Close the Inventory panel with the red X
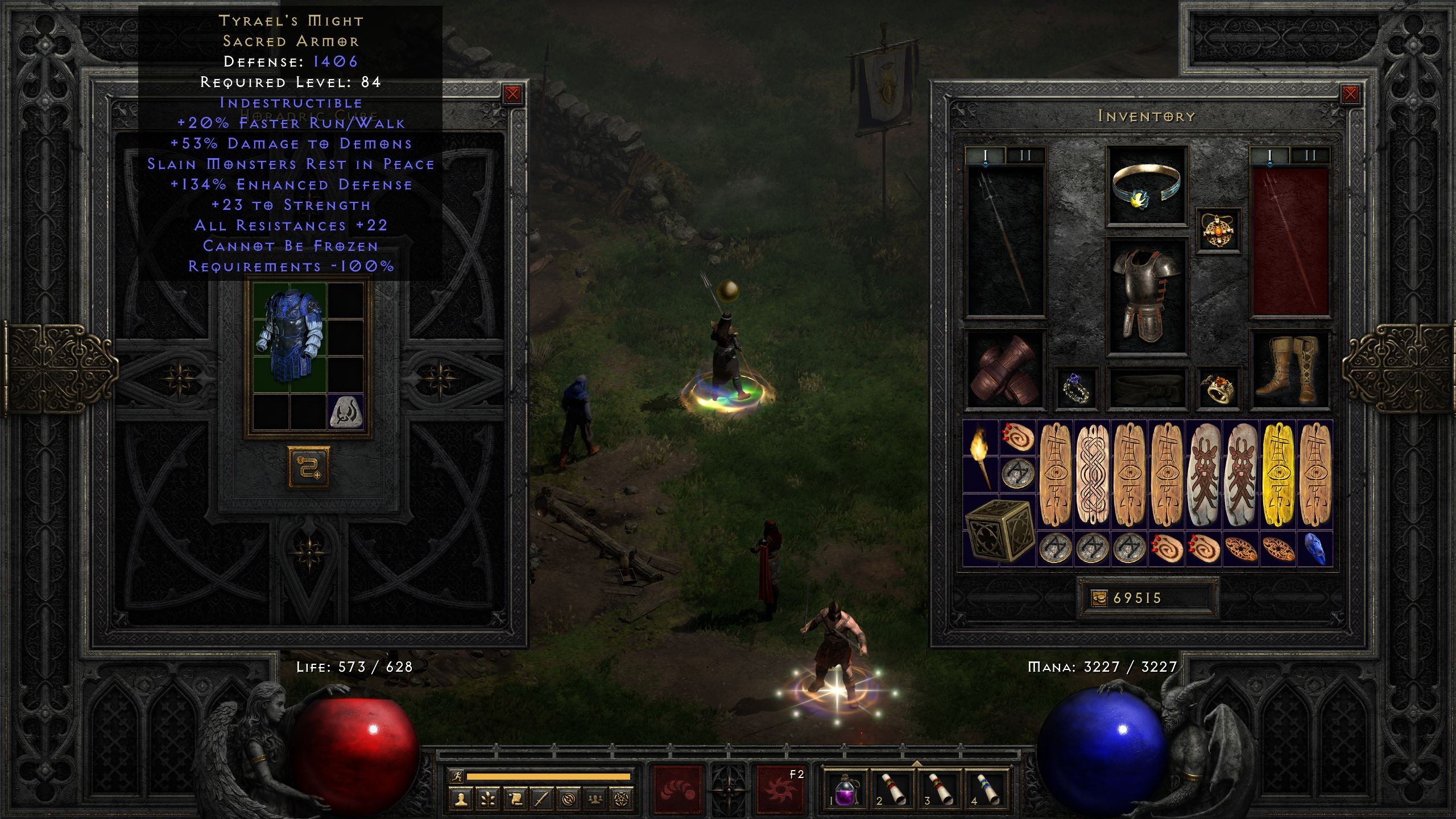The height and width of the screenshot is (819, 1456). [1351, 94]
